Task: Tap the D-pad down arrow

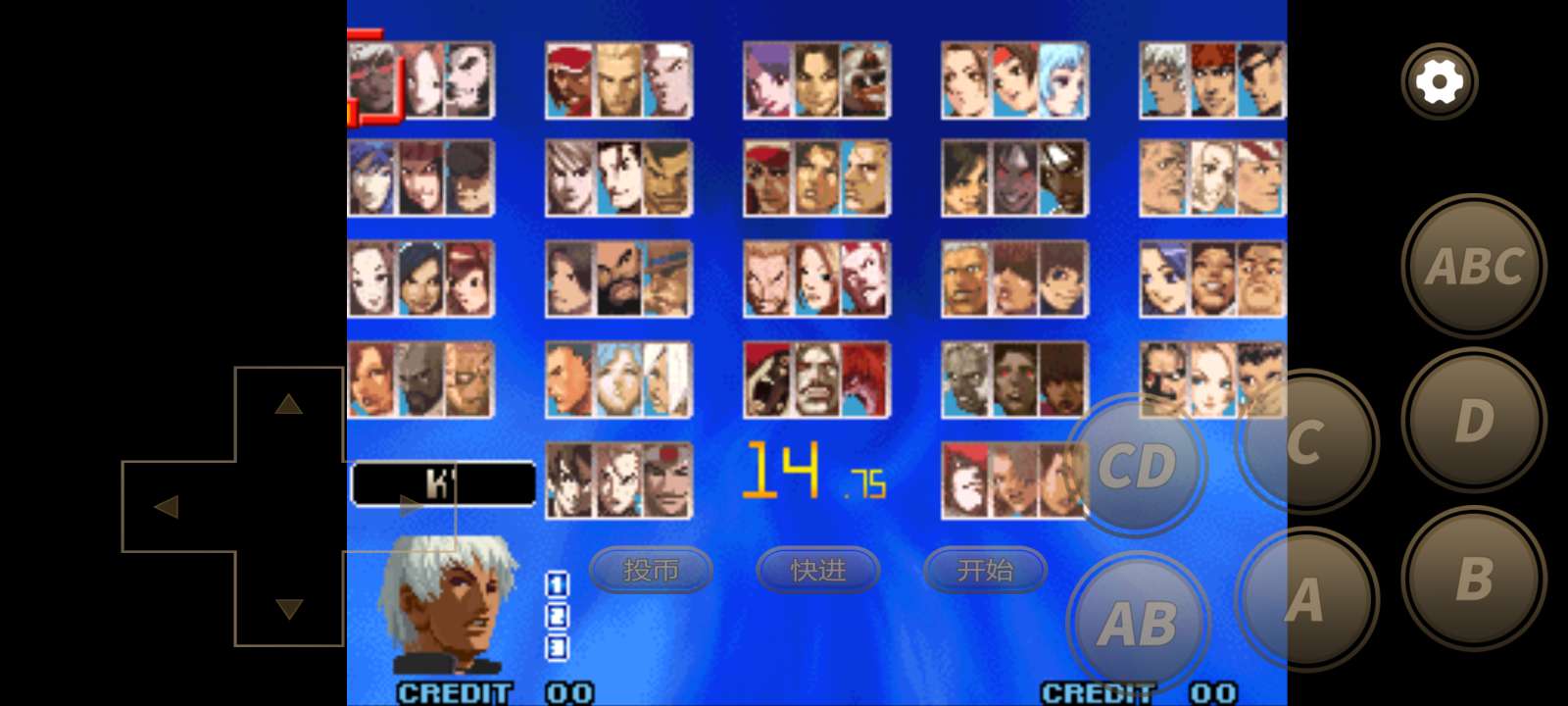Action: pyautogui.click(x=288, y=609)
